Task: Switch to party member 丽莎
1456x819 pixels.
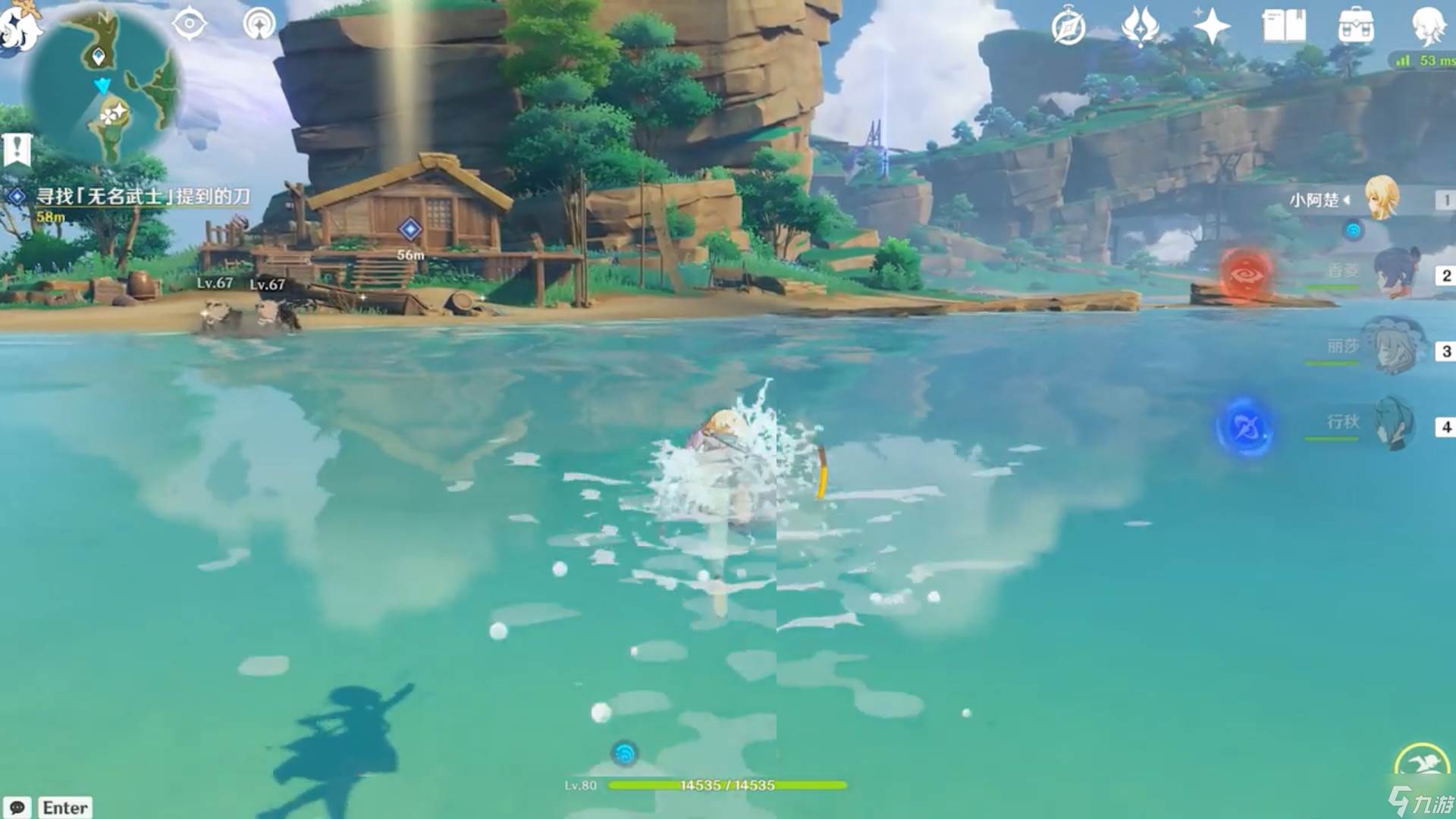Action: pos(1394,347)
